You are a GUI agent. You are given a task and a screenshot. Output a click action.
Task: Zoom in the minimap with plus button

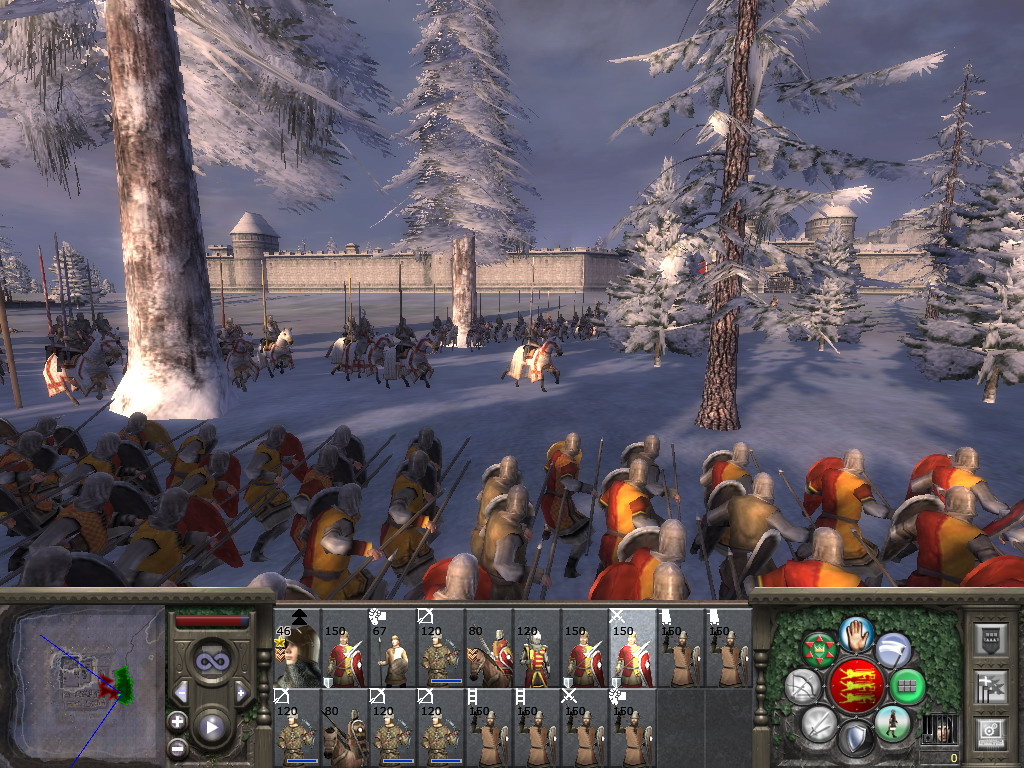[x=178, y=721]
